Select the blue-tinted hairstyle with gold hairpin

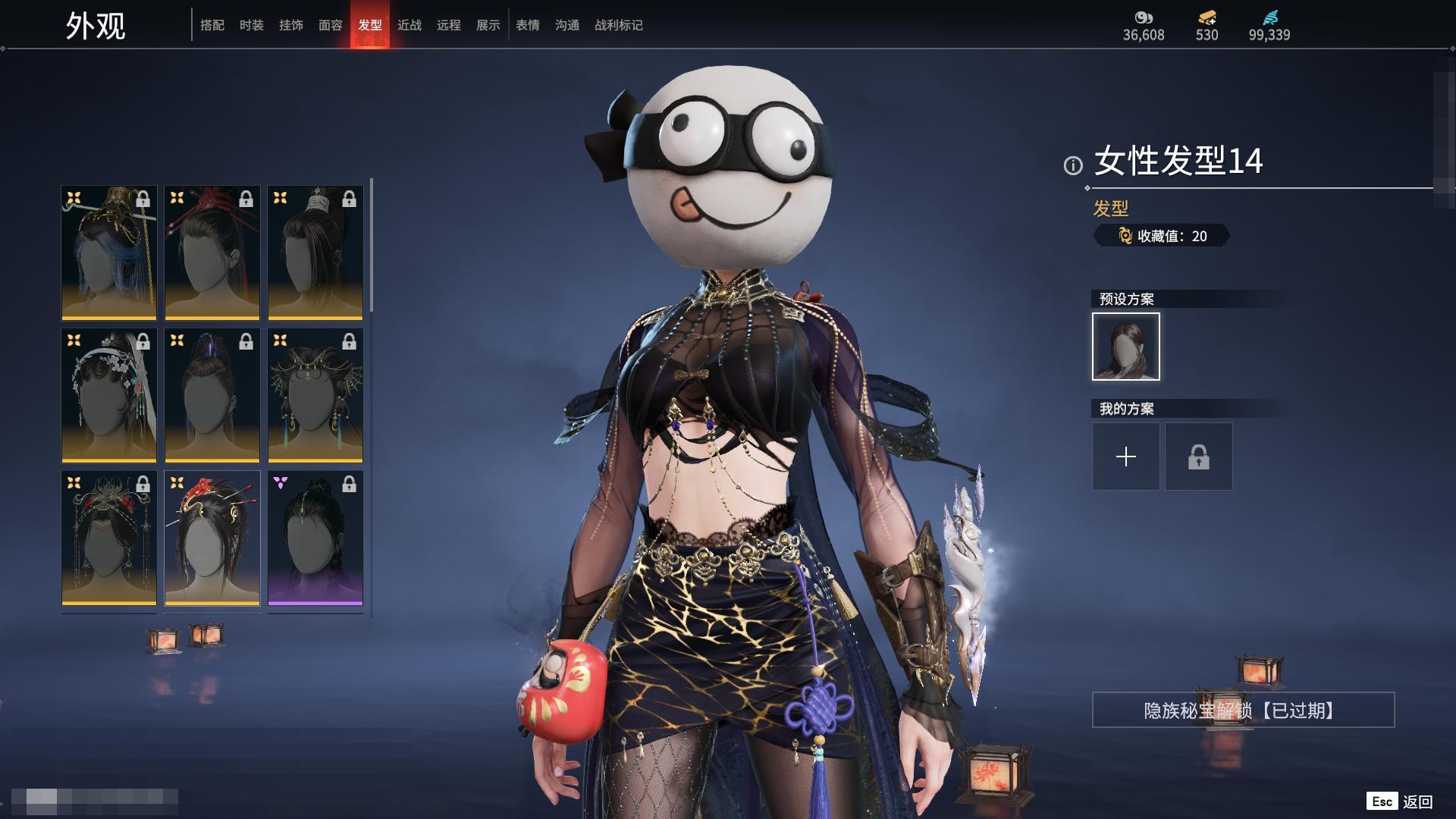[109, 253]
